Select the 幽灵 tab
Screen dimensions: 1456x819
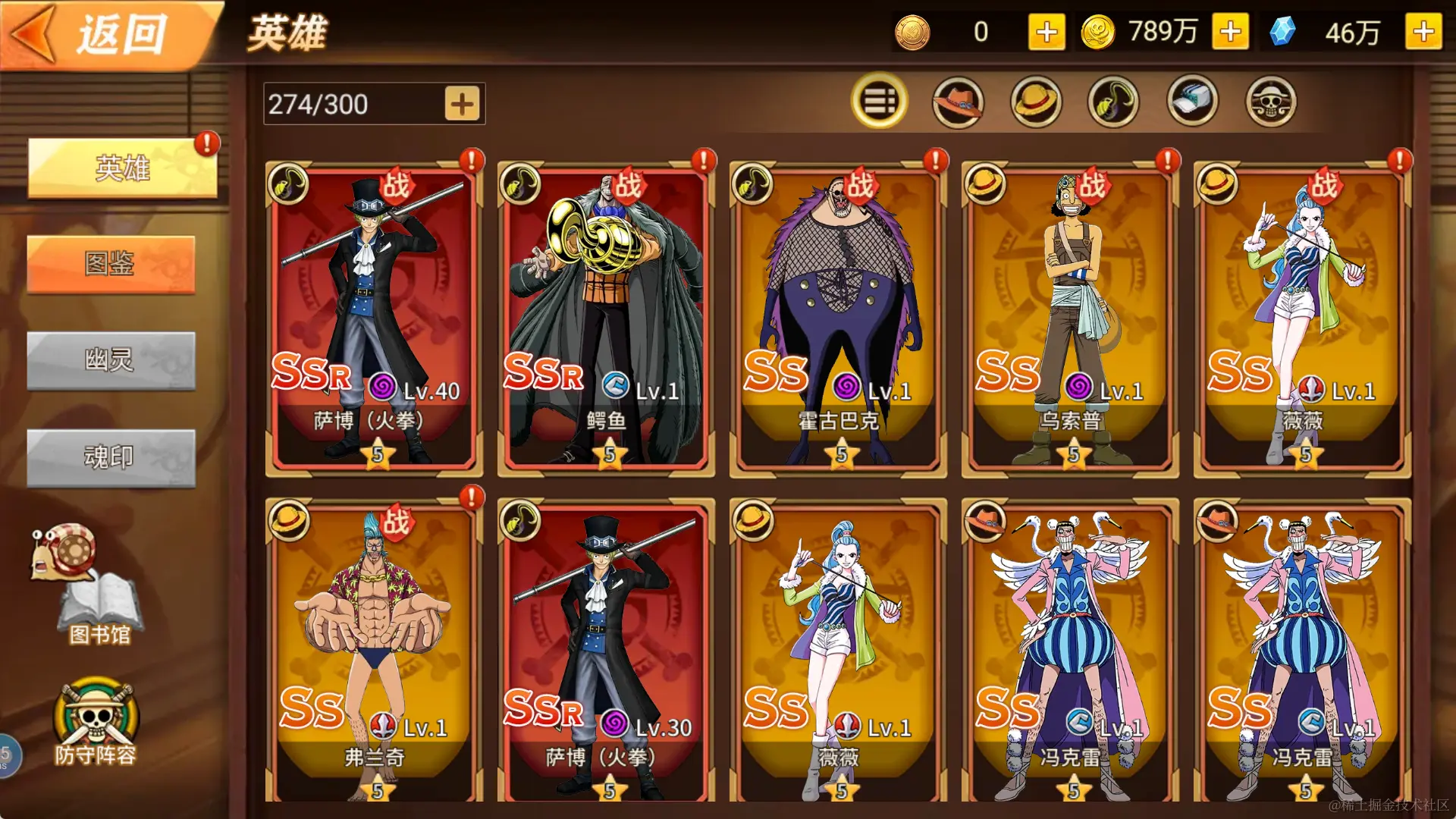[x=111, y=360]
